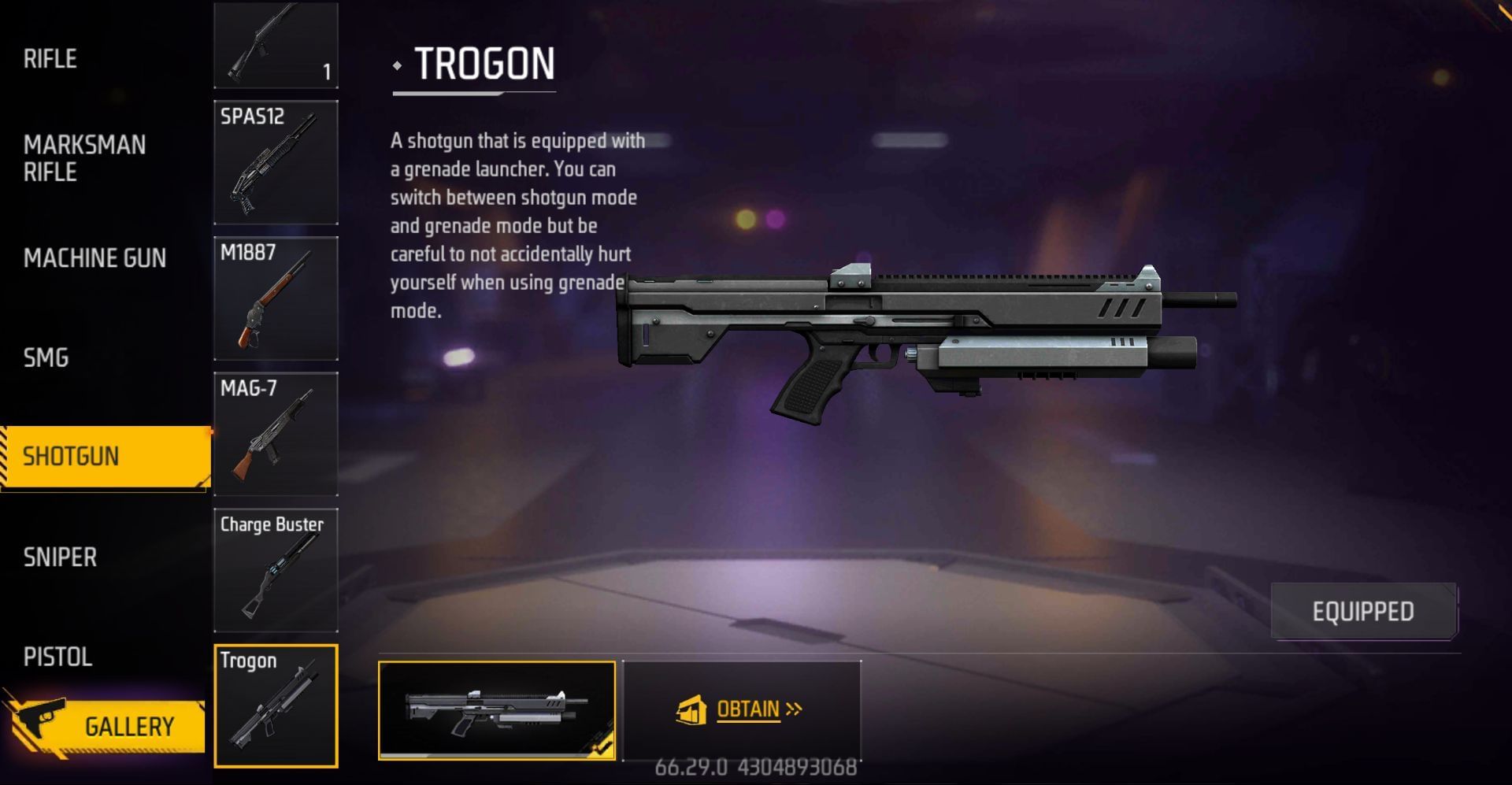Toggle the Trogon equipped state
The image size is (1512, 785).
[1363, 611]
